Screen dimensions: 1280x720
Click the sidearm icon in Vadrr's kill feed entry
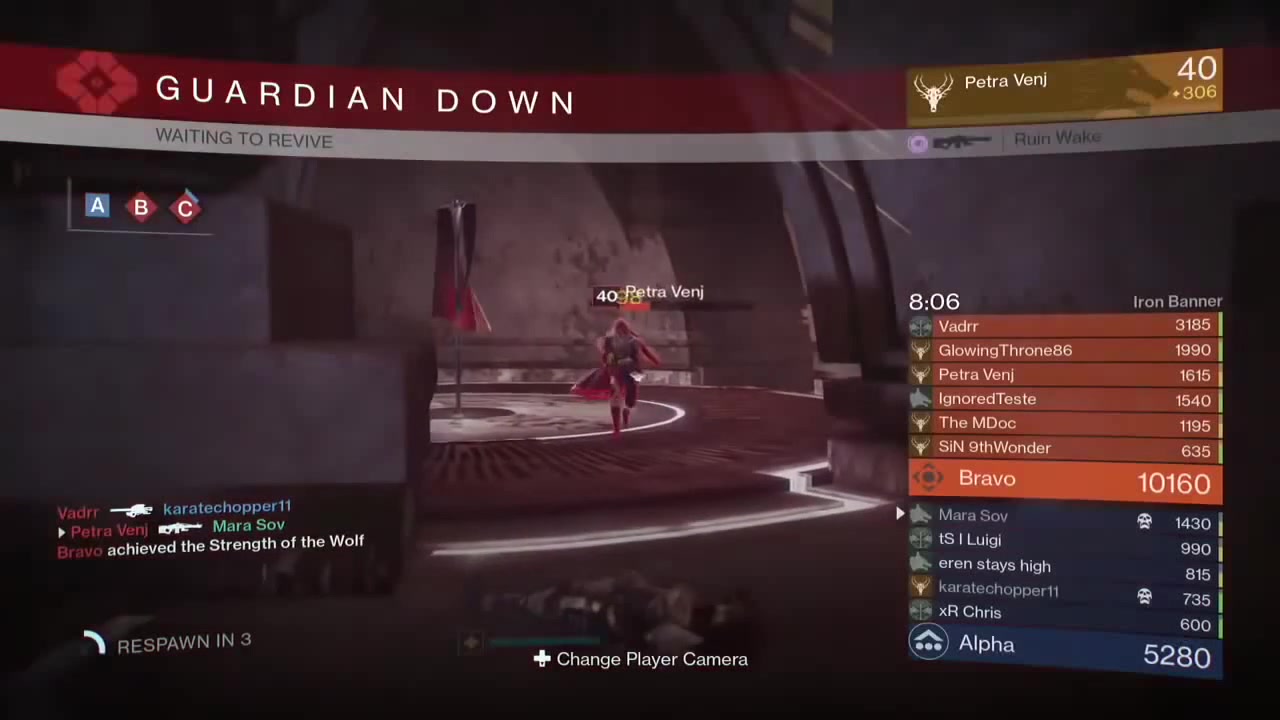(x=130, y=510)
